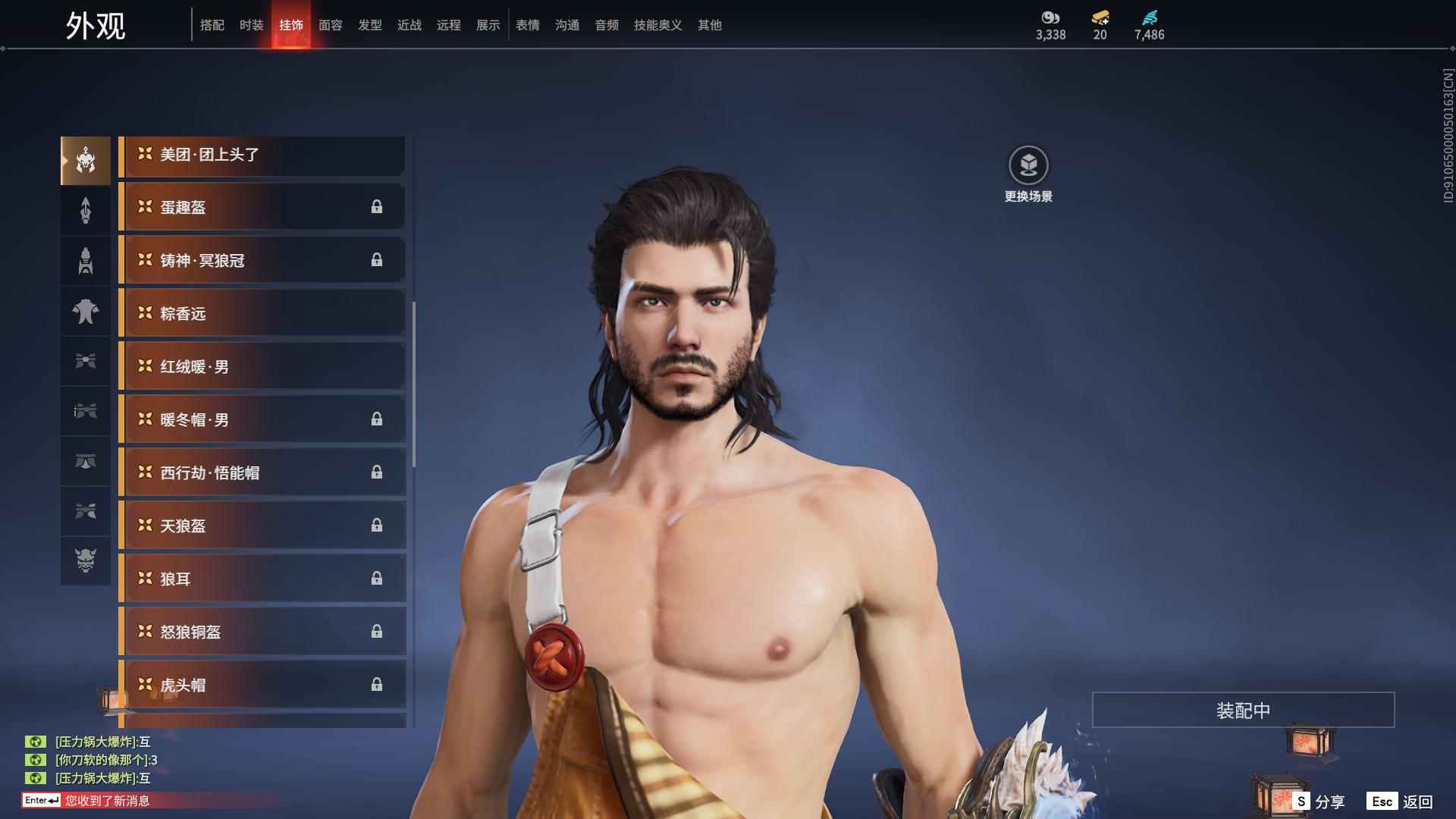The width and height of the screenshot is (1456, 819).
Task: Switch to the 搭配 tab
Action: coord(212,25)
